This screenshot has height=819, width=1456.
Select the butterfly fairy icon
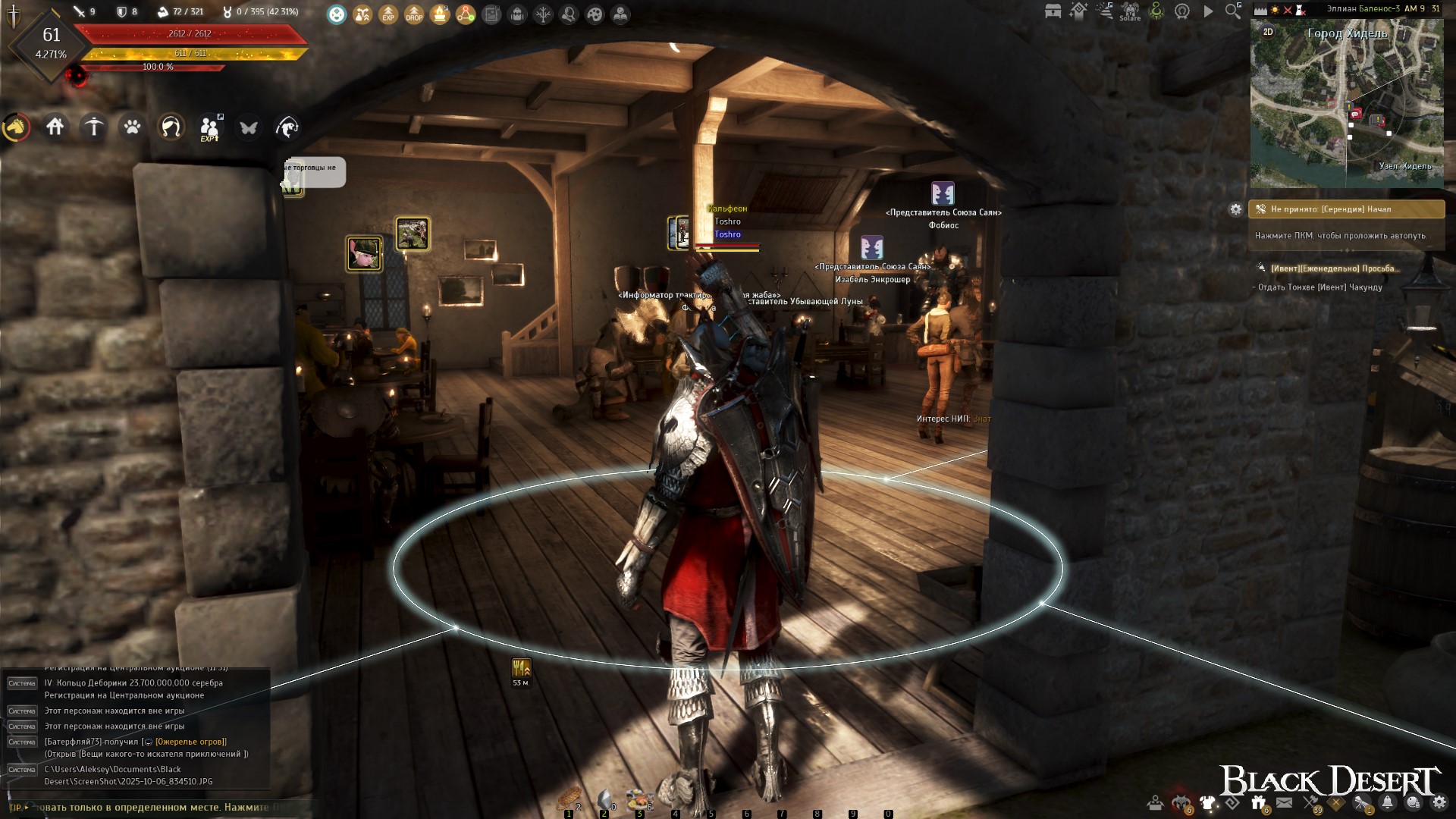[x=248, y=127]
